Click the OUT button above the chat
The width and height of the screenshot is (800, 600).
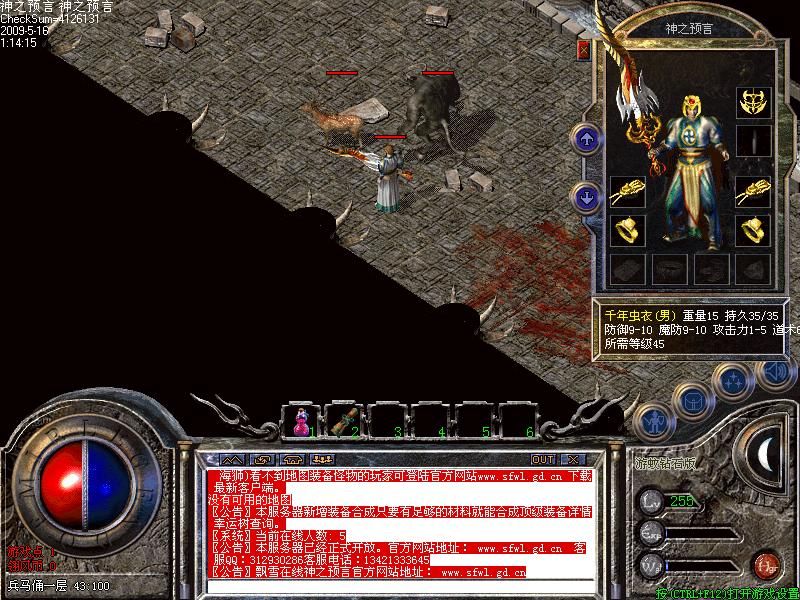(543, 459)
